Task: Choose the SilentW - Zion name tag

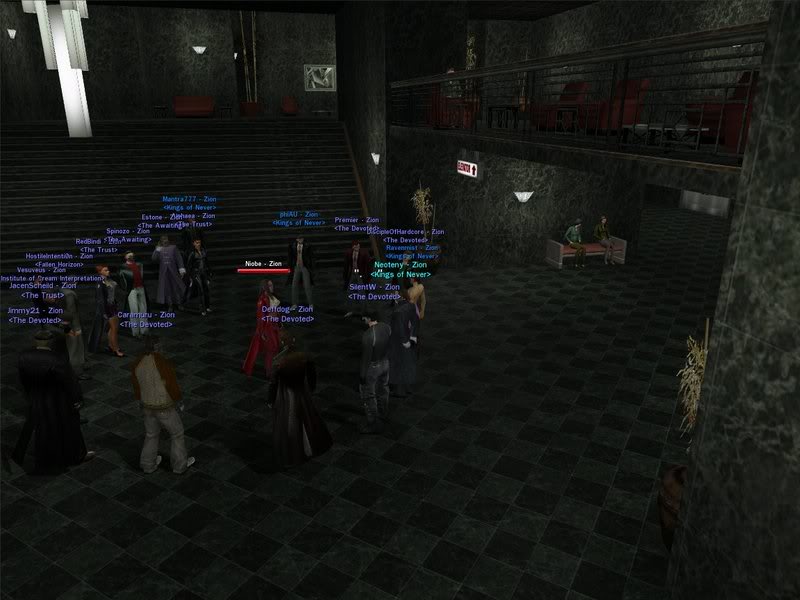Action: [374, 287]
